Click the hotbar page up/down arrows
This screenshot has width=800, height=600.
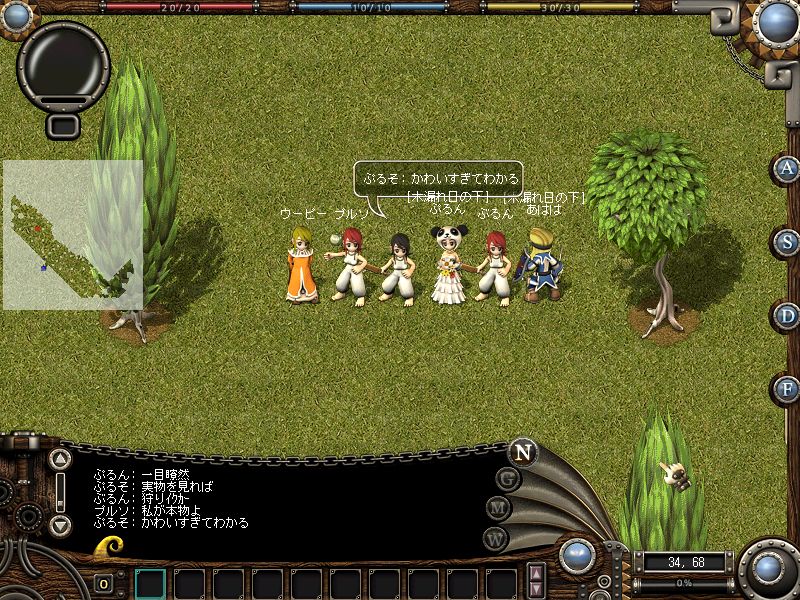[537, 581]
